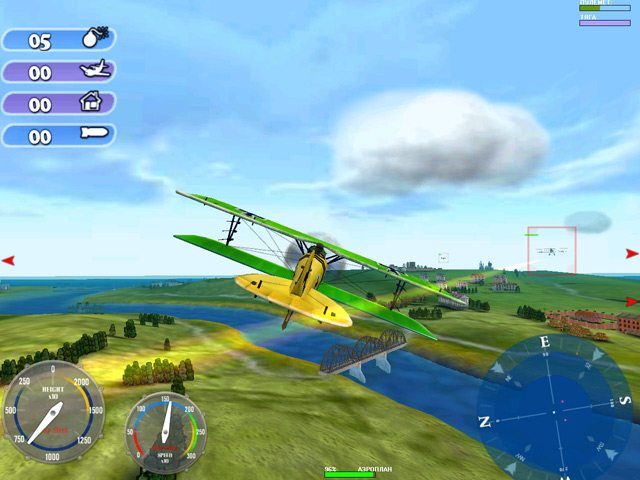Select the enemy plane in the red target bracket
The height and width of the screenshot is (480, 640).
tap(550, 251)
